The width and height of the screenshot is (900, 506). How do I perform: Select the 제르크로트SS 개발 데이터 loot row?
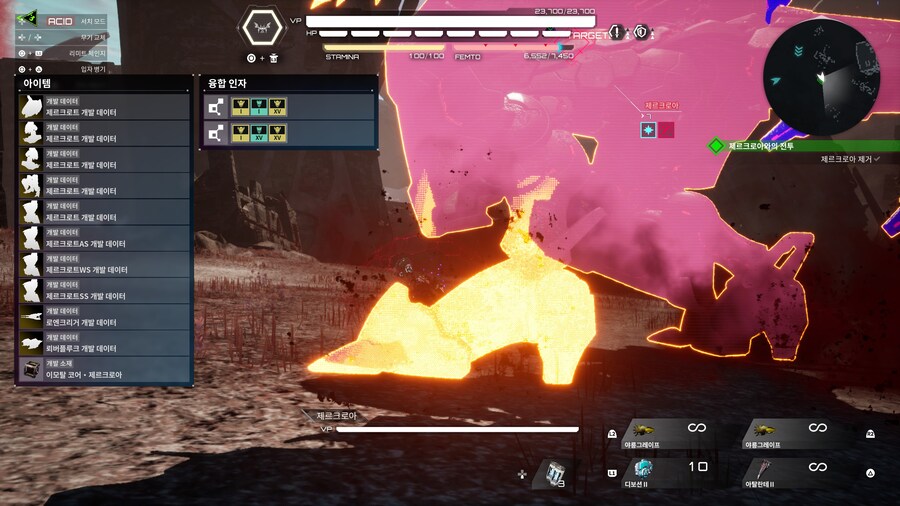pos(105,291)
